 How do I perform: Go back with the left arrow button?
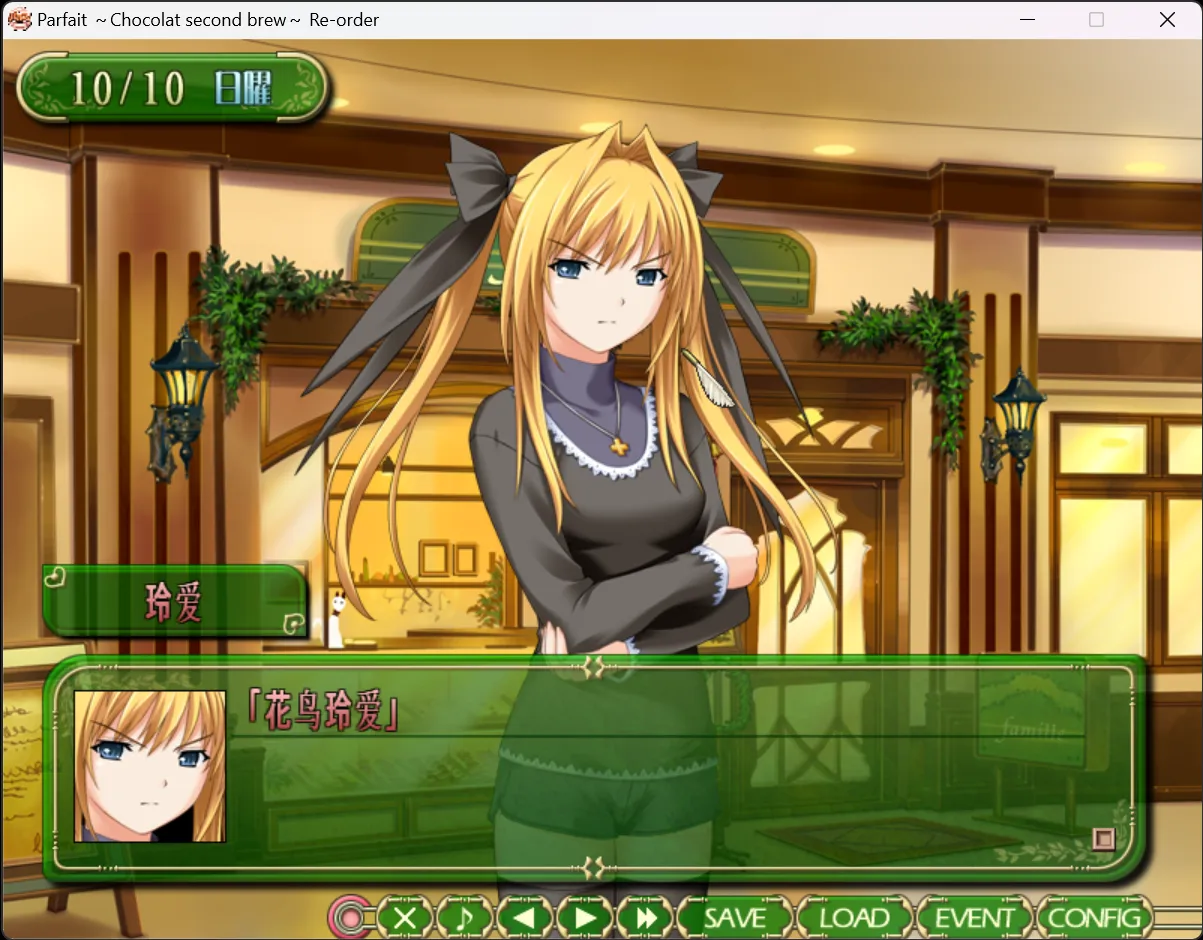pos(525,917)
